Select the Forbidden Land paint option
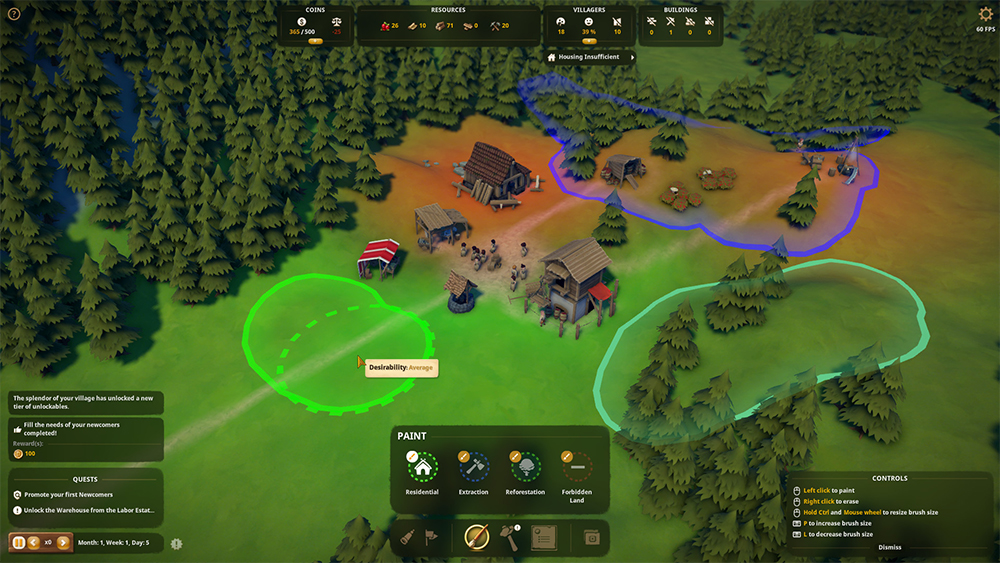The width and height of the screenshot is (1000, 563). coord(576,466)
